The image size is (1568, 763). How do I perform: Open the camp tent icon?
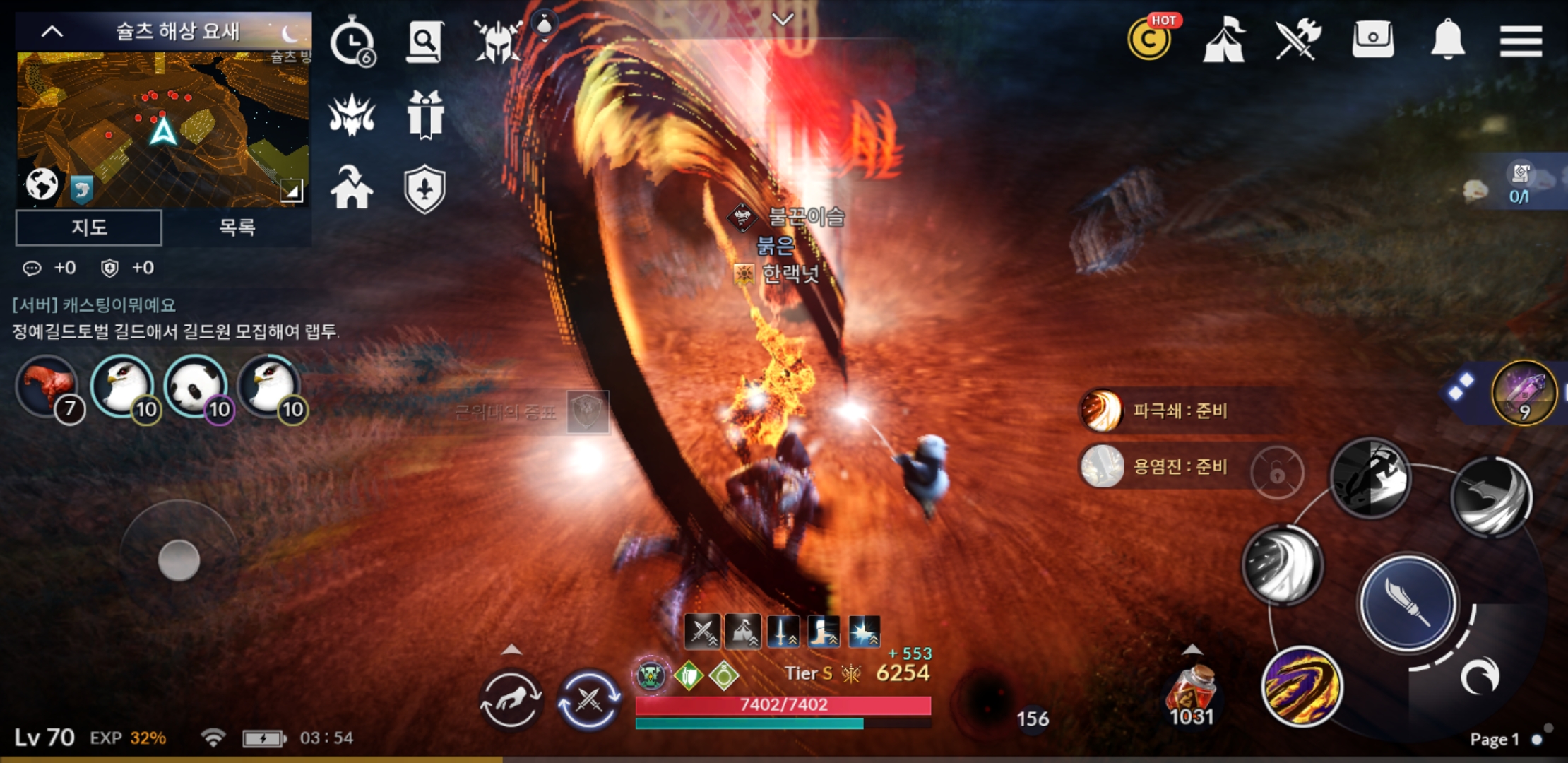[1224, 41]
